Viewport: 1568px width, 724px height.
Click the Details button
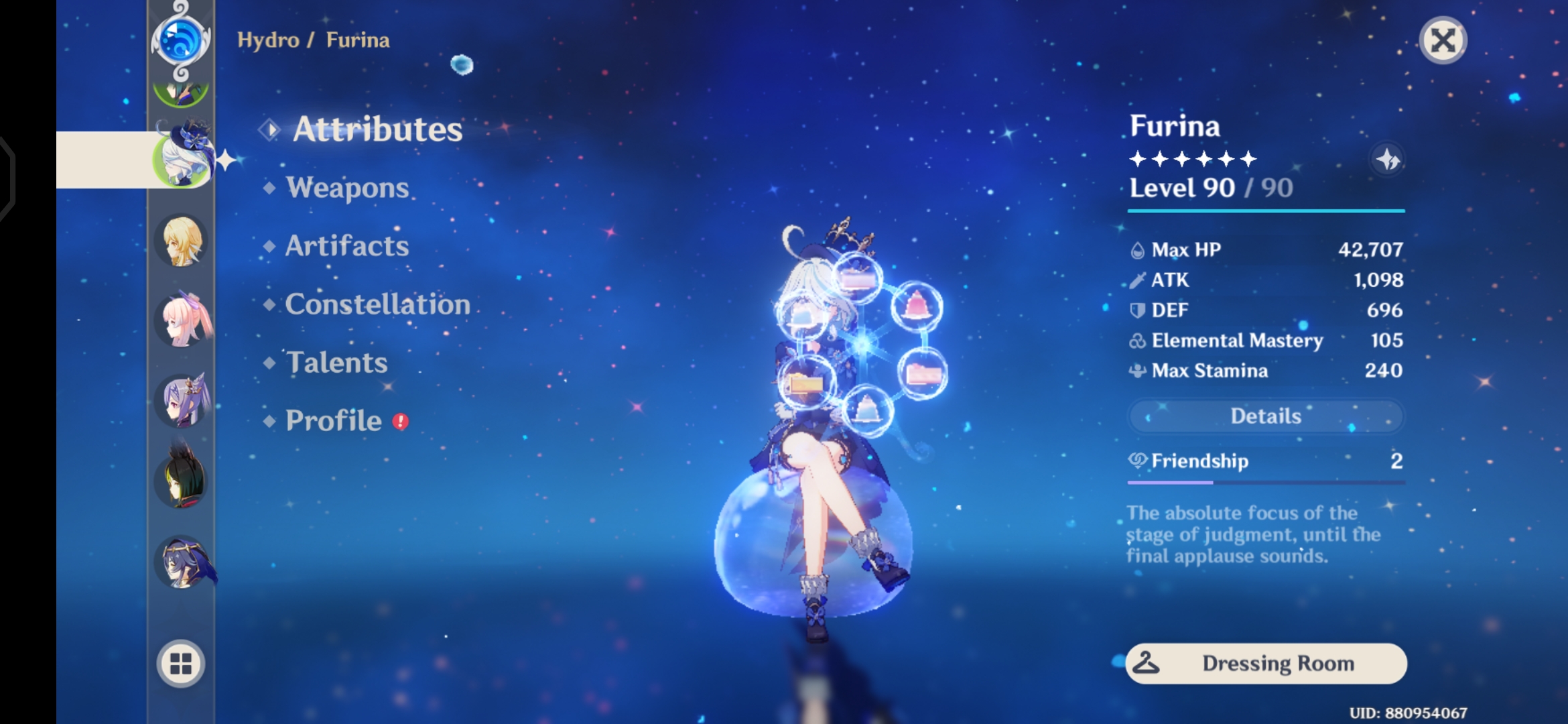tap(1265, 416)
